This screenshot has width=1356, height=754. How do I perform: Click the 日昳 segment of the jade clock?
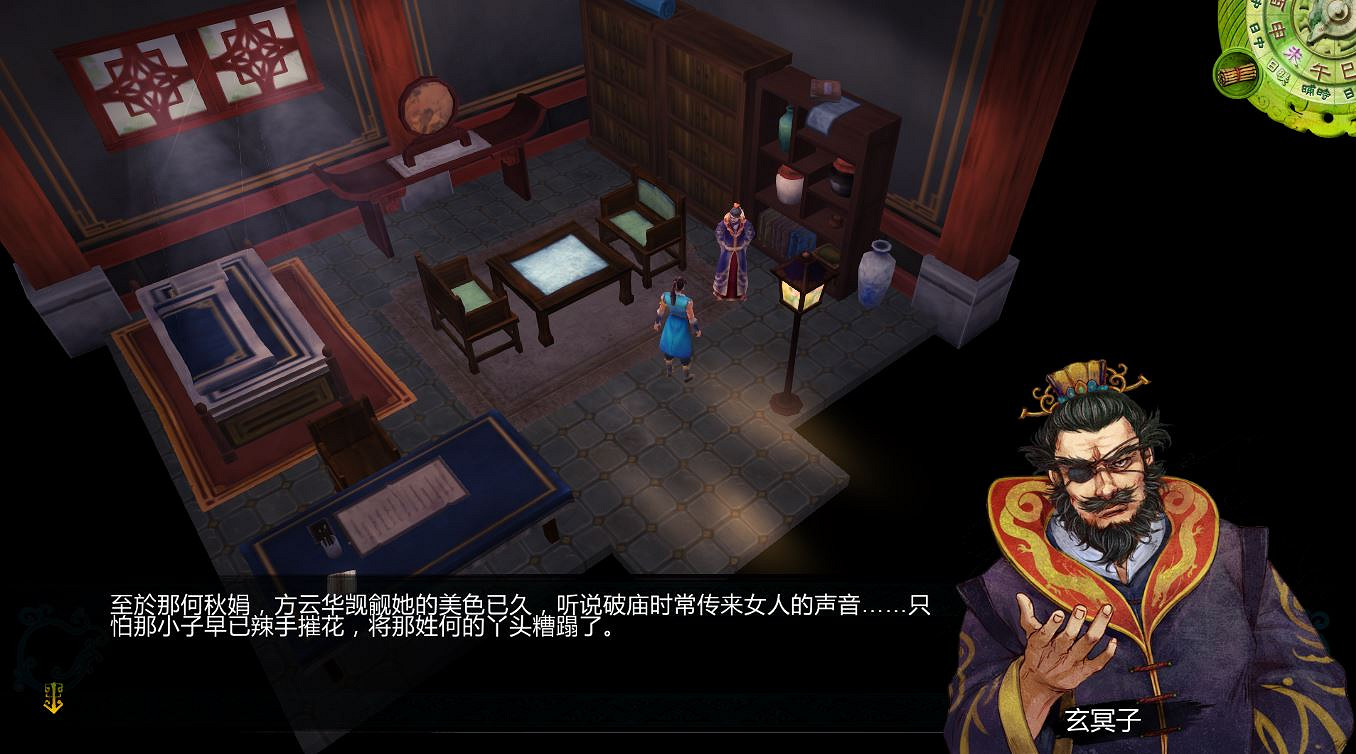pyautogui.click(x=1280, y=73)
